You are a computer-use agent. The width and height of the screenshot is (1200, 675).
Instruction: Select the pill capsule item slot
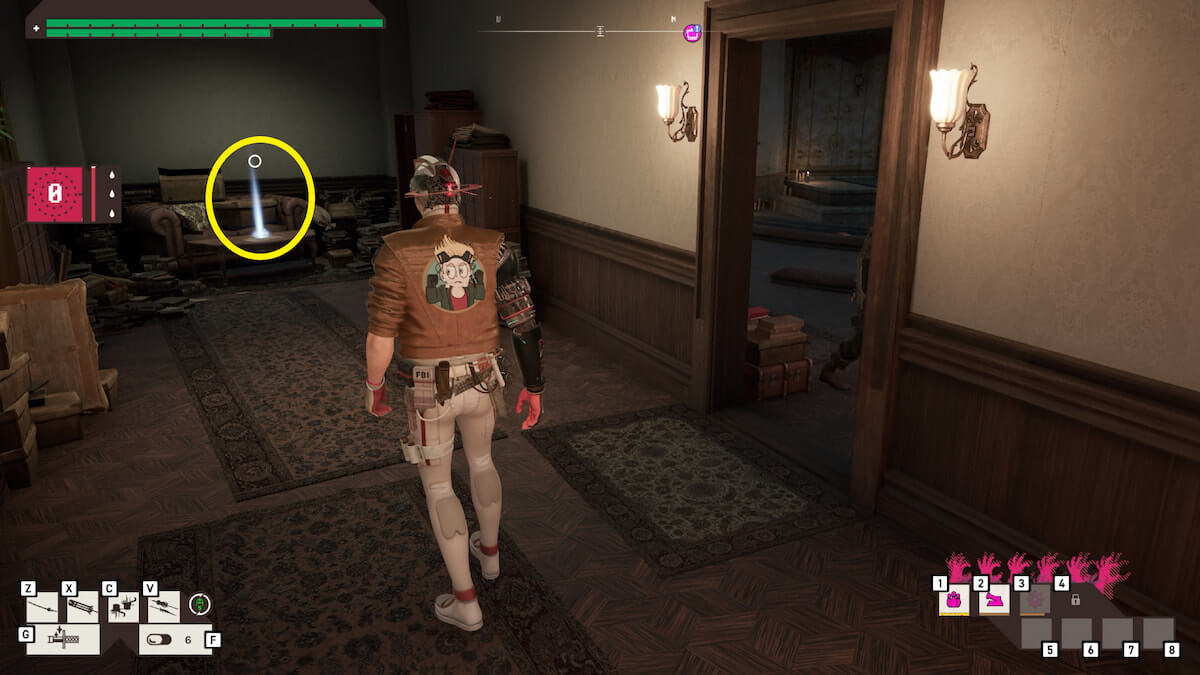170,639
